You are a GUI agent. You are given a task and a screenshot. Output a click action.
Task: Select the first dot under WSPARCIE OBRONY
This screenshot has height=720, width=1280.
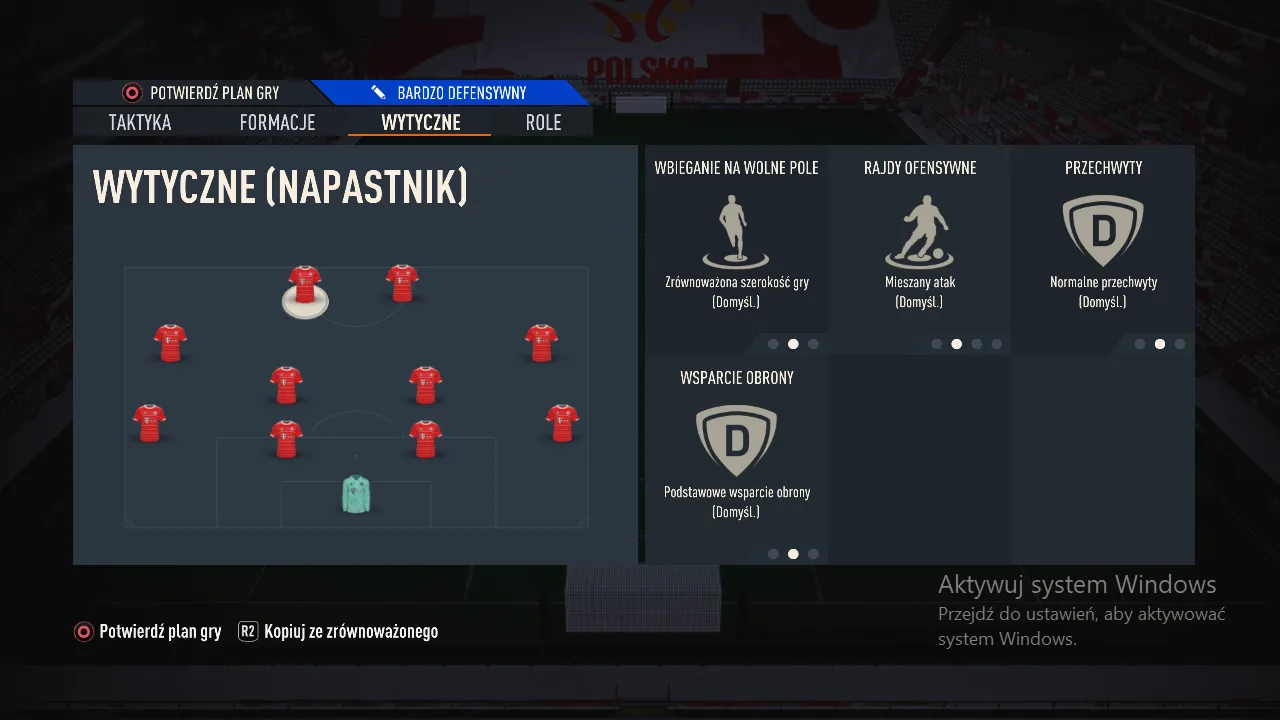coord(773,552)
